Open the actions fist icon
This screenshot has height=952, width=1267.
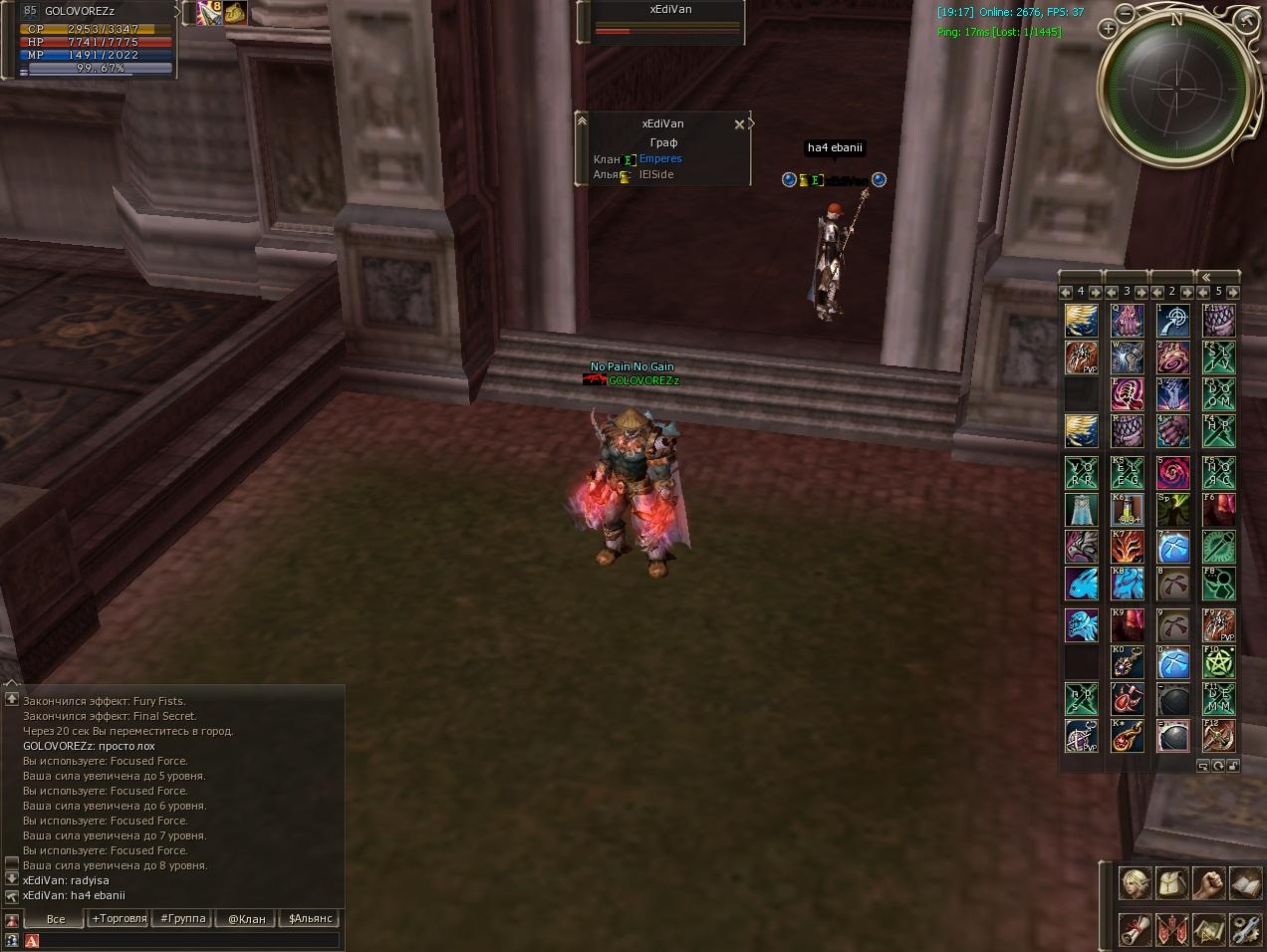1209,883
